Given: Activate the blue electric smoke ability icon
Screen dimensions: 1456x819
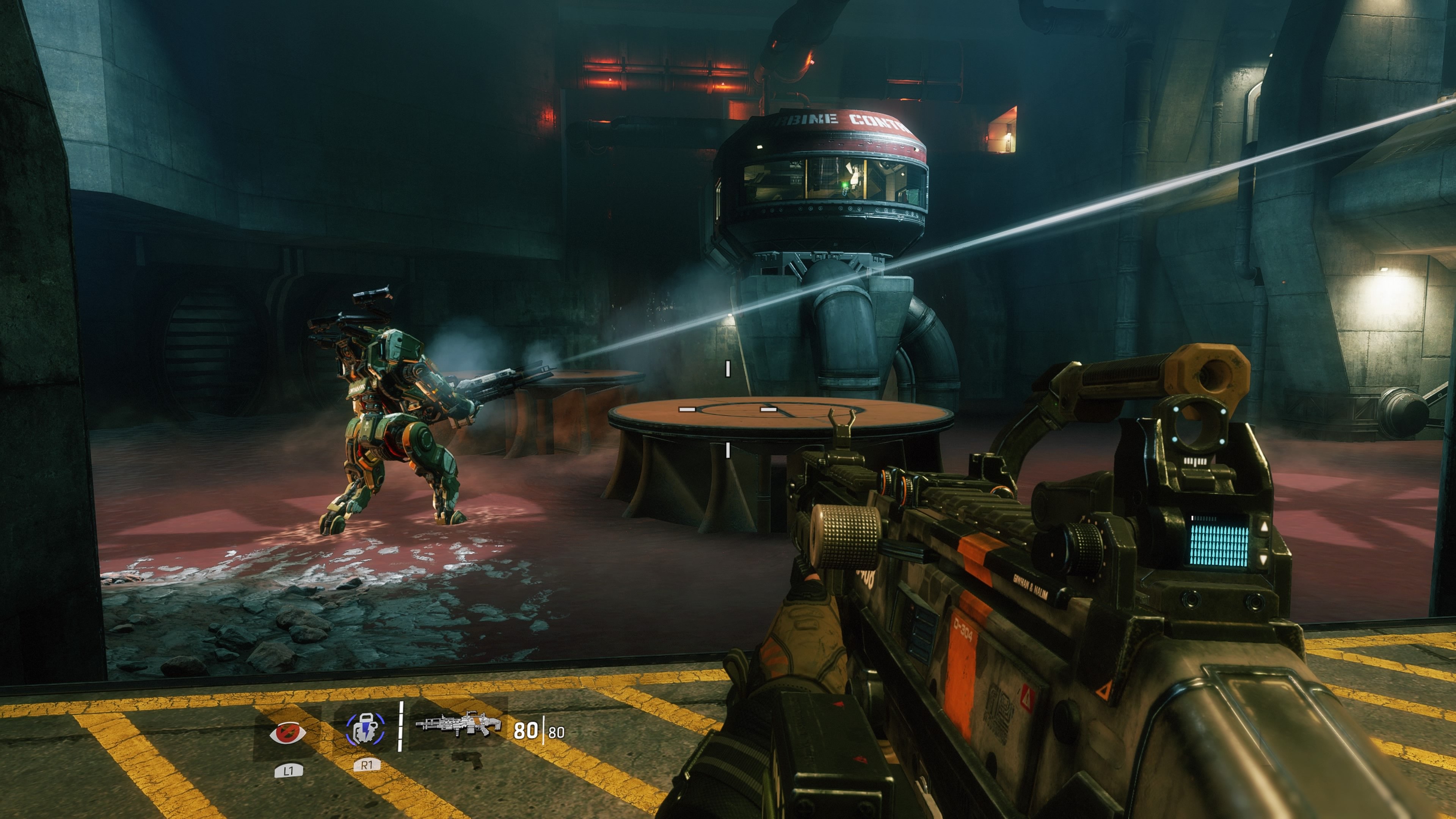Looking at the screenshot, I should [366, 729].
